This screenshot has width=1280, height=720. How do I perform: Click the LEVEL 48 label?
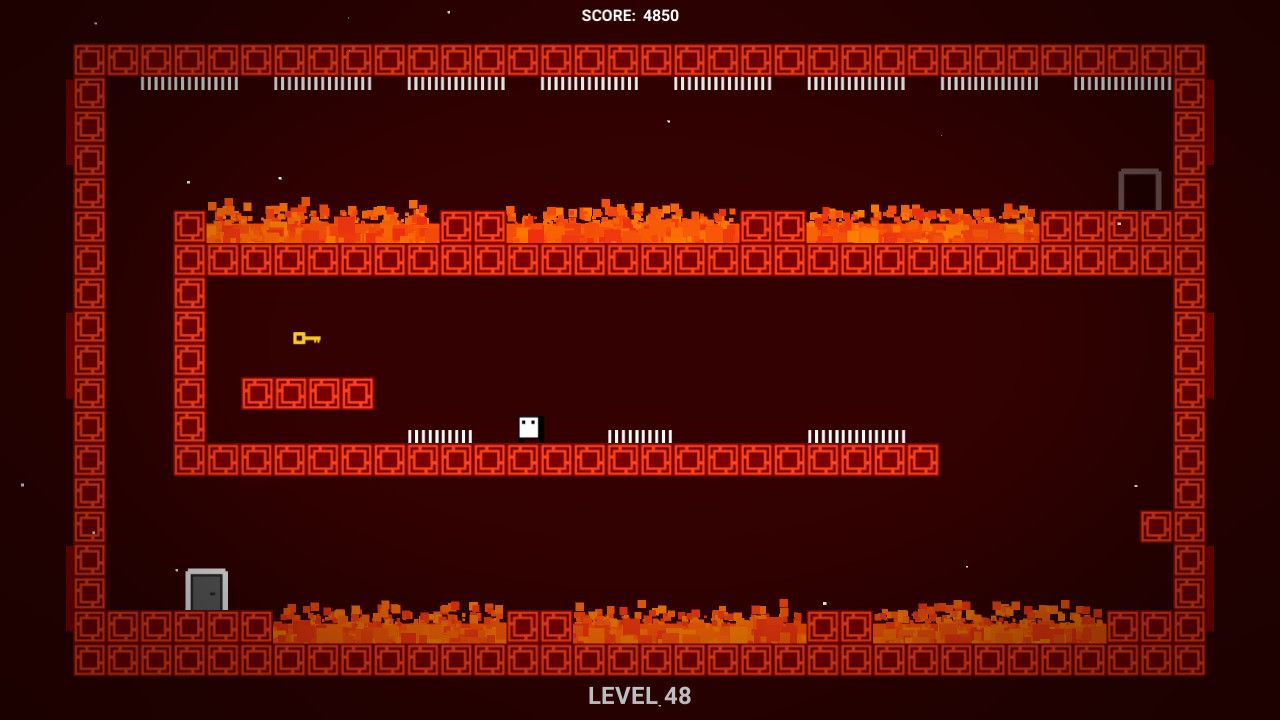pos(640,696)
